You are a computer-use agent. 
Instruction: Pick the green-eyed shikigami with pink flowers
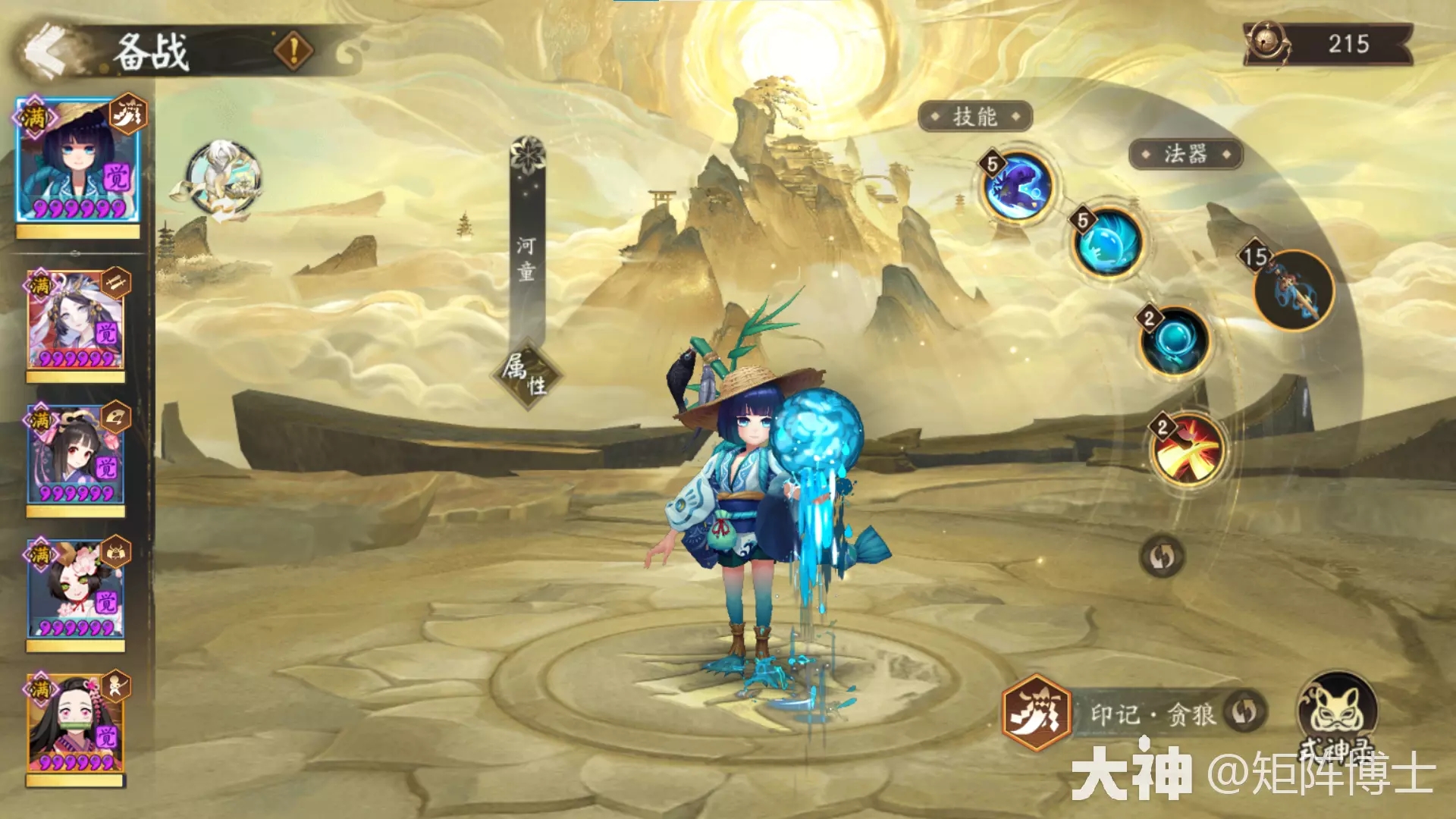tap(75, 590)
